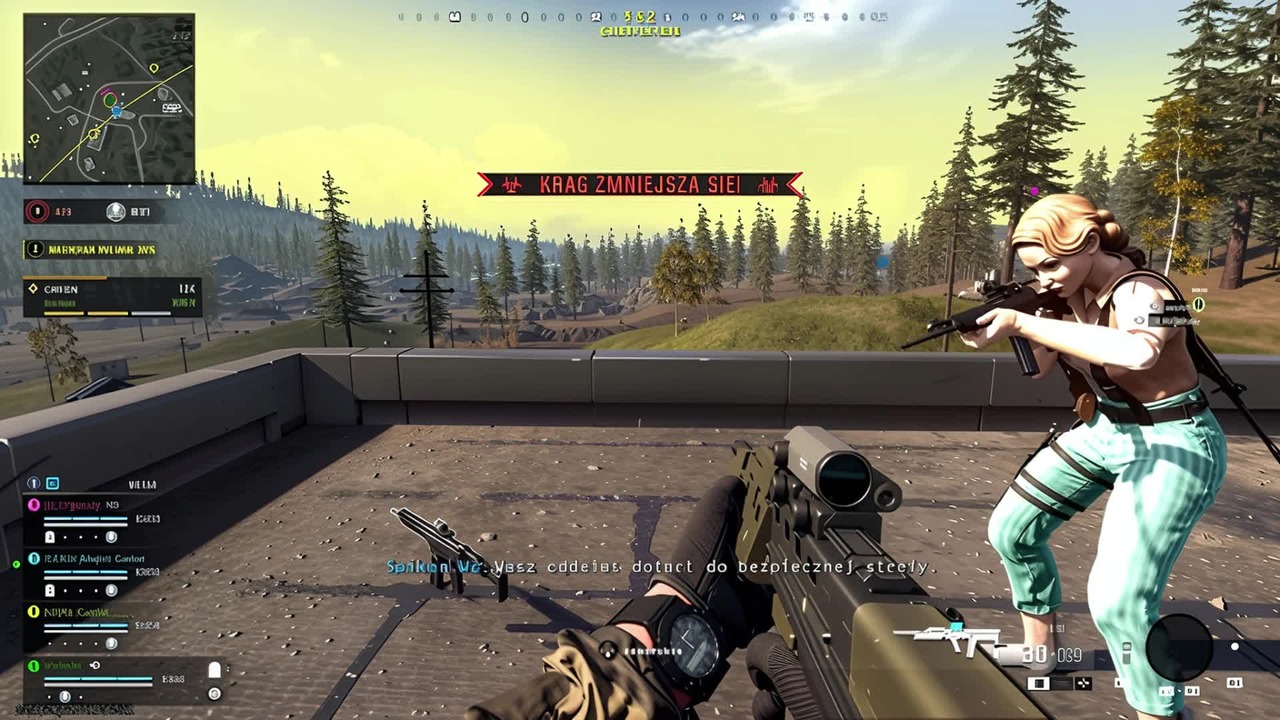Viewport: 1280px width, 720px height.
Task: Select the white rifle weapon icon
Action: coord(947,641)
